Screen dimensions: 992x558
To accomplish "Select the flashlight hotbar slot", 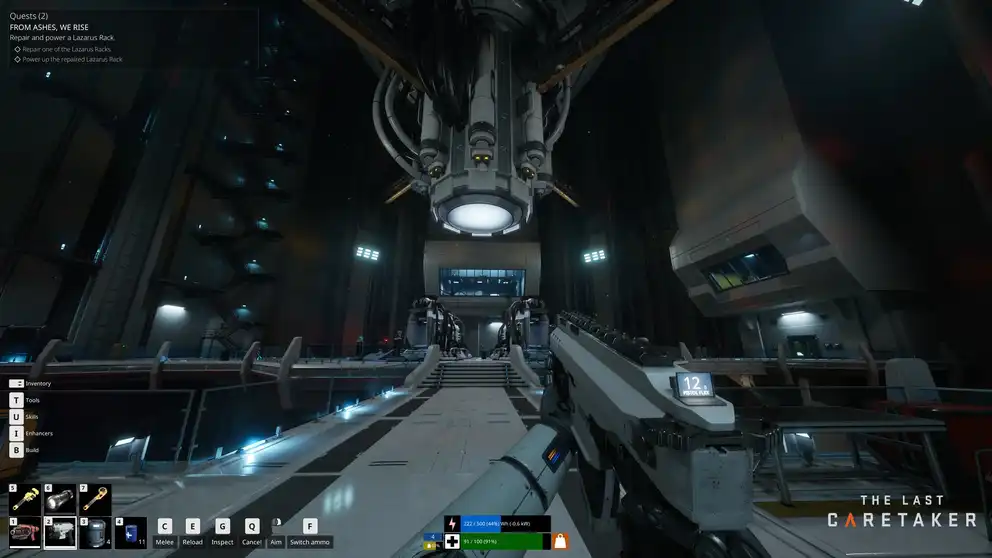I will point(61,499).
